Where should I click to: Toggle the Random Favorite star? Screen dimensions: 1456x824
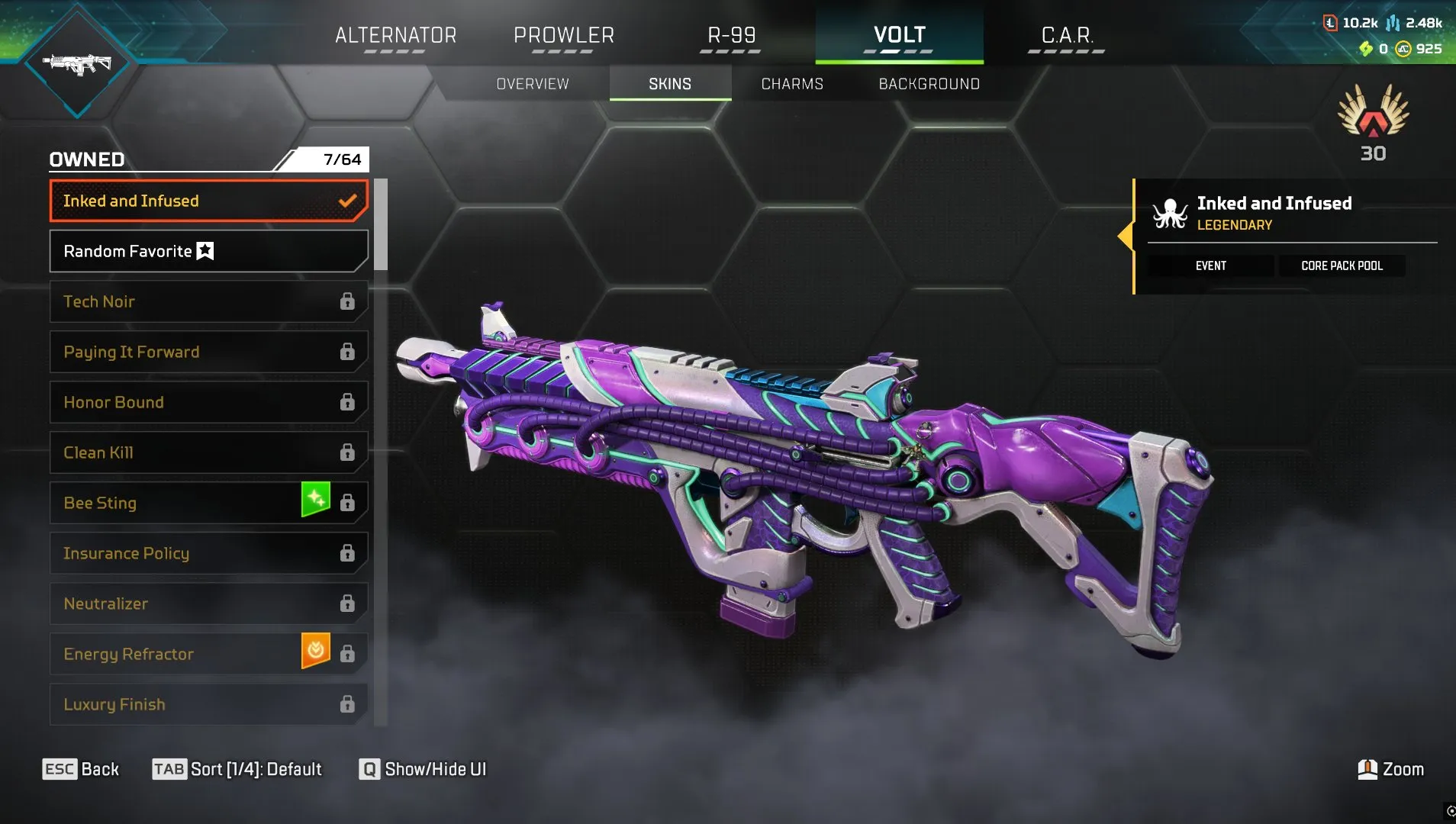[204, 251]
